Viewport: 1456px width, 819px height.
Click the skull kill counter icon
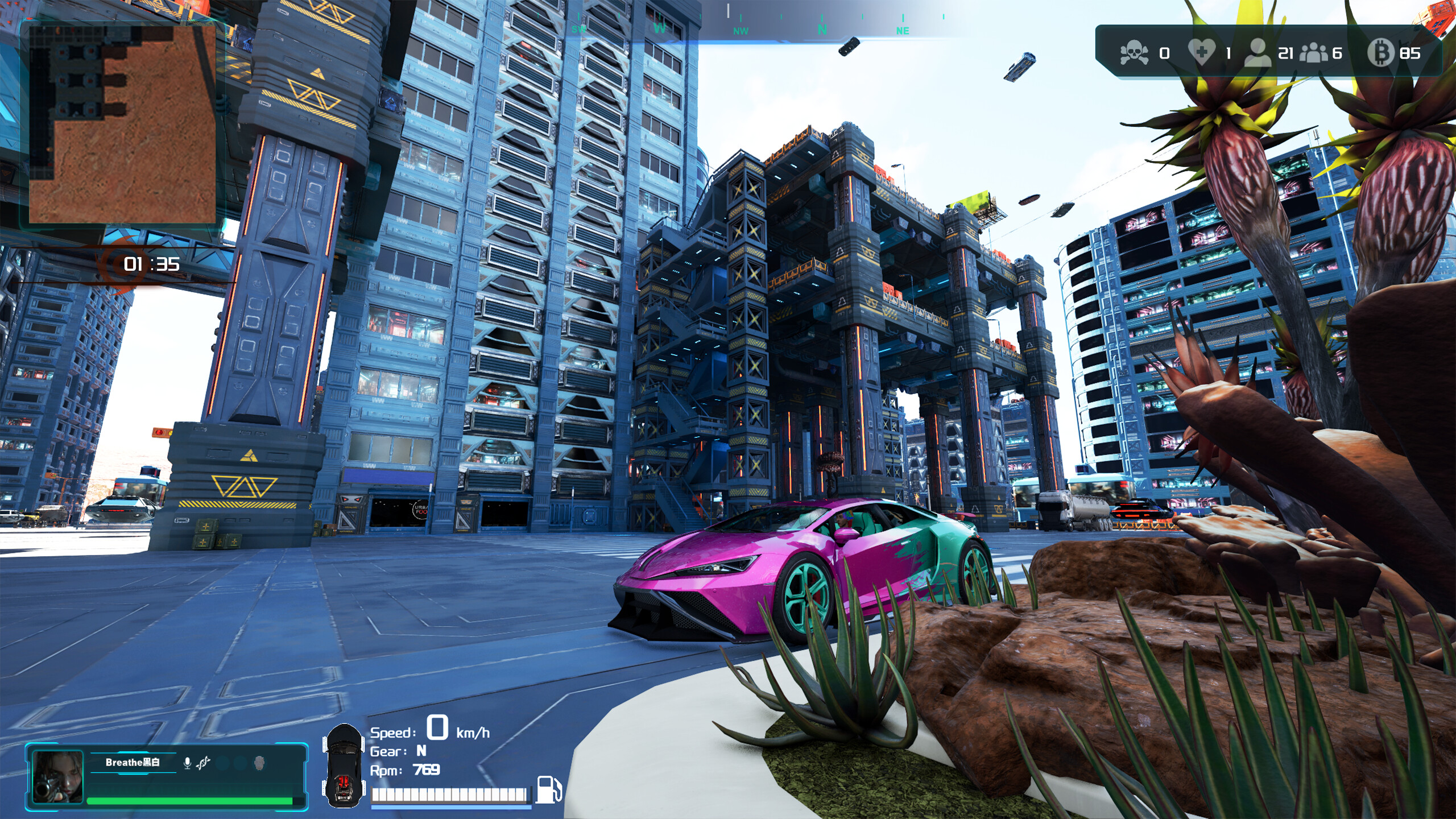tap(1135, 53)
